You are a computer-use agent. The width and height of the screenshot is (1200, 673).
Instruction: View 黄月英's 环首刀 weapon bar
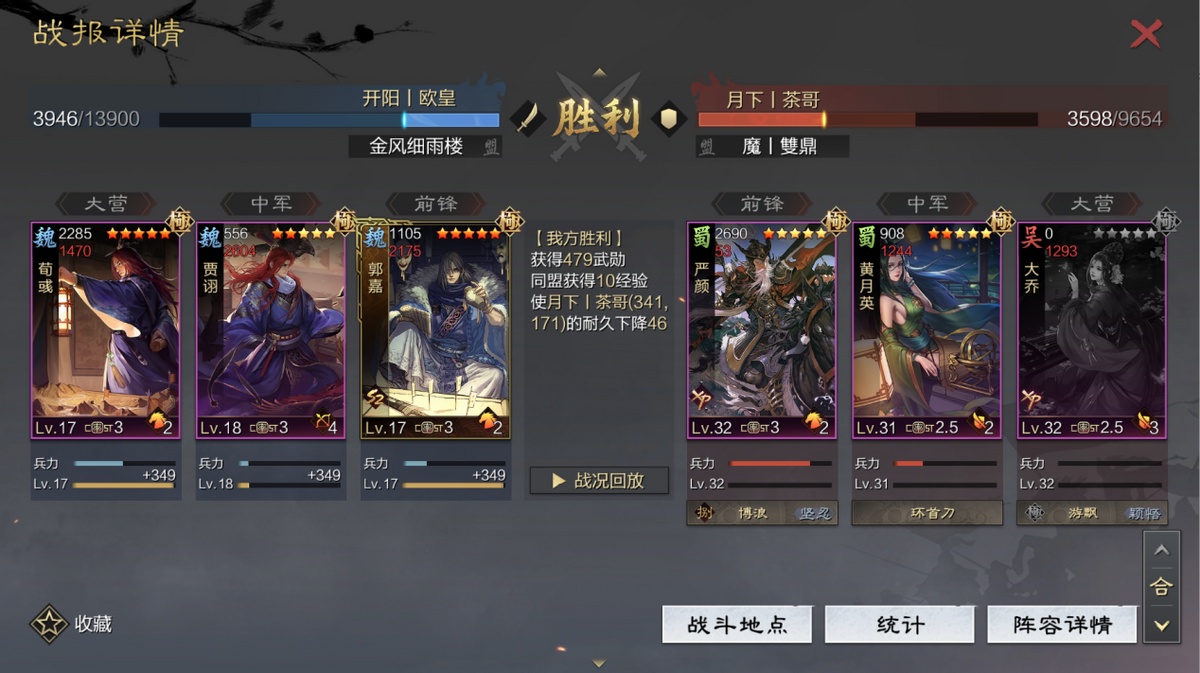927,513
